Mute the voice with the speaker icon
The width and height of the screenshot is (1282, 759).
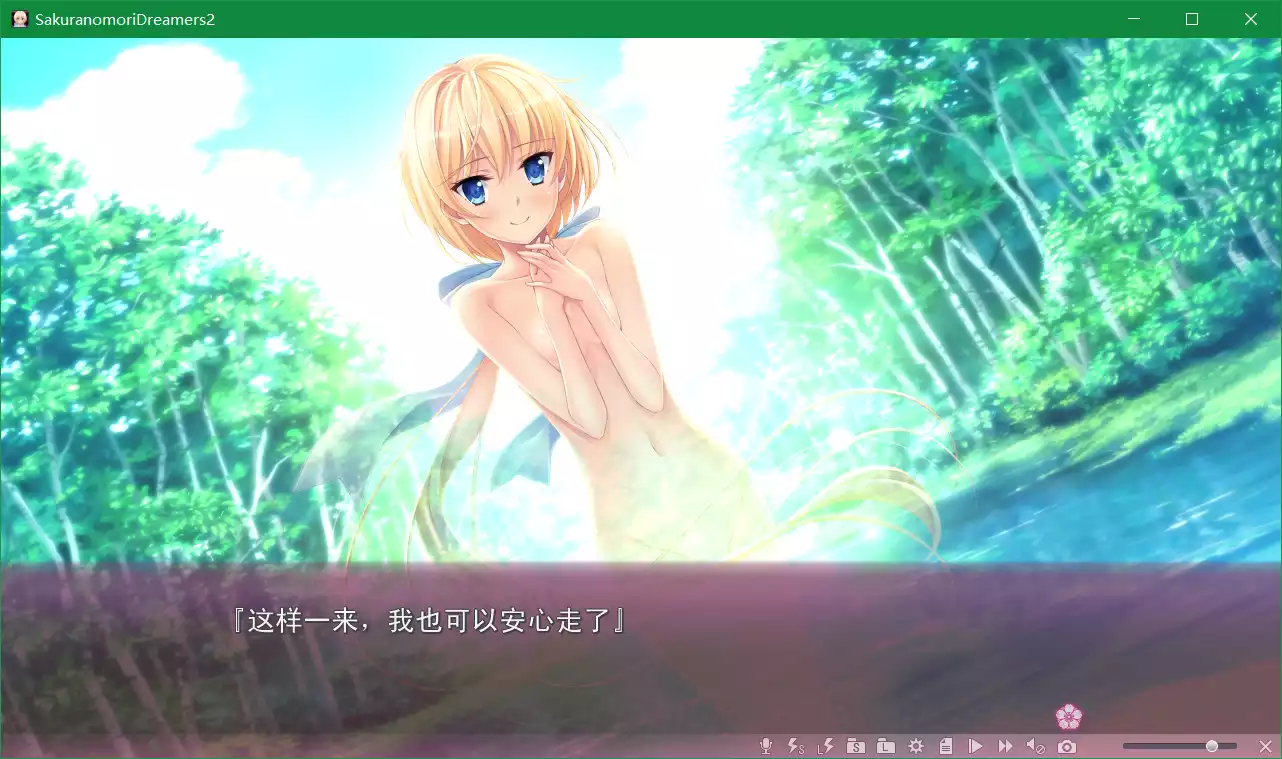tap(1036, 745)
